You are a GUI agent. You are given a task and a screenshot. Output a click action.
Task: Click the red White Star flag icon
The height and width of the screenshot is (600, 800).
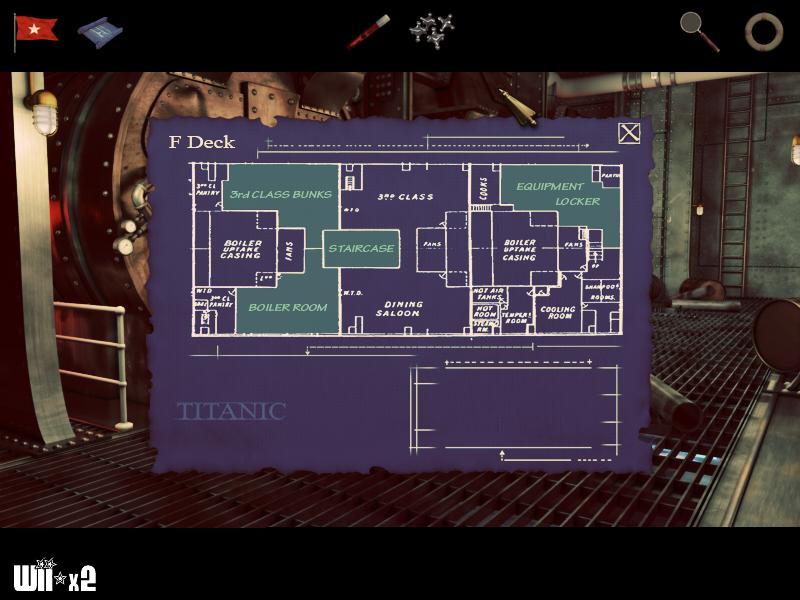coord(37,29)
